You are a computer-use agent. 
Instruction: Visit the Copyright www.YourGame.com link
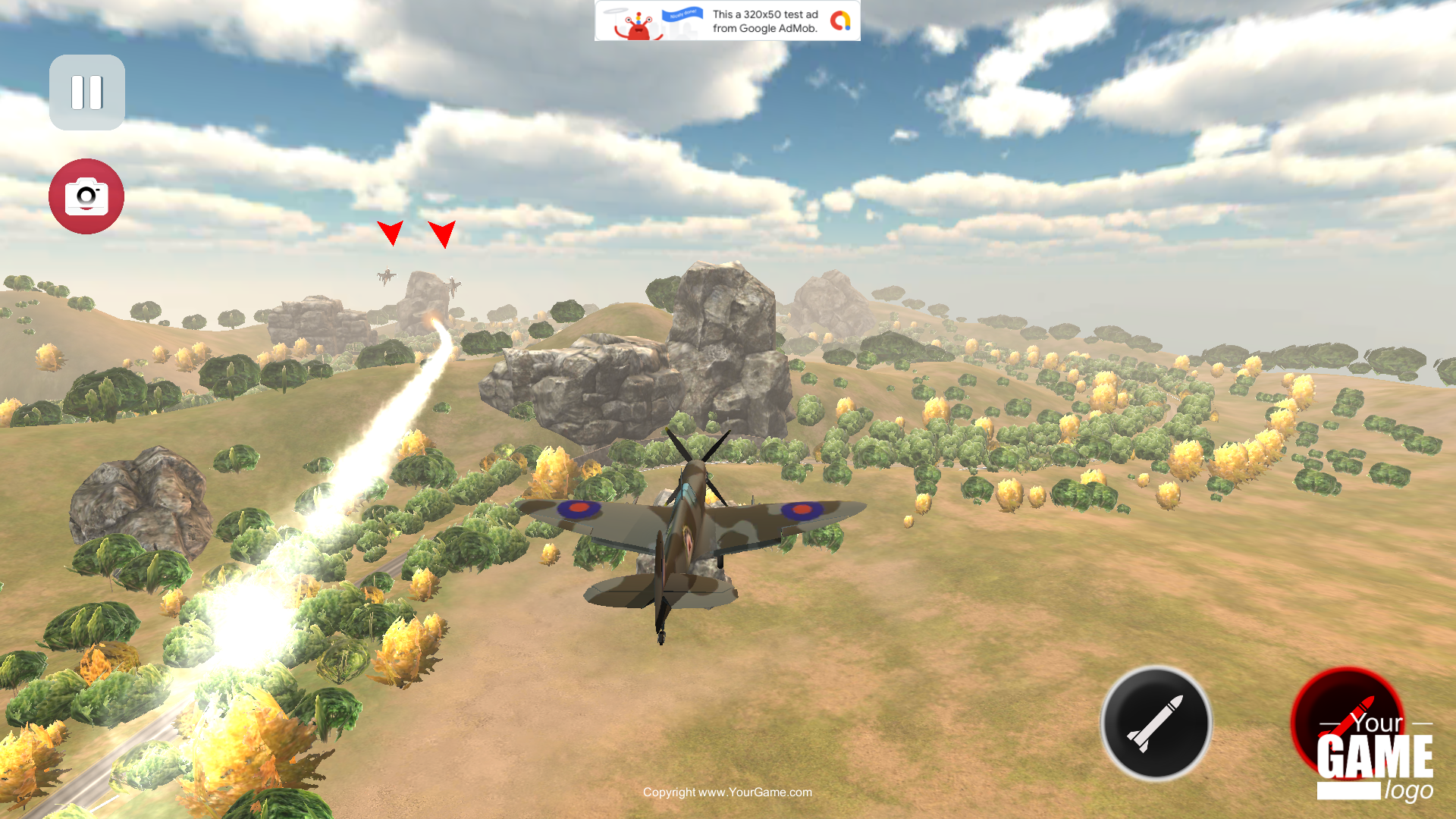coord(727,792)
